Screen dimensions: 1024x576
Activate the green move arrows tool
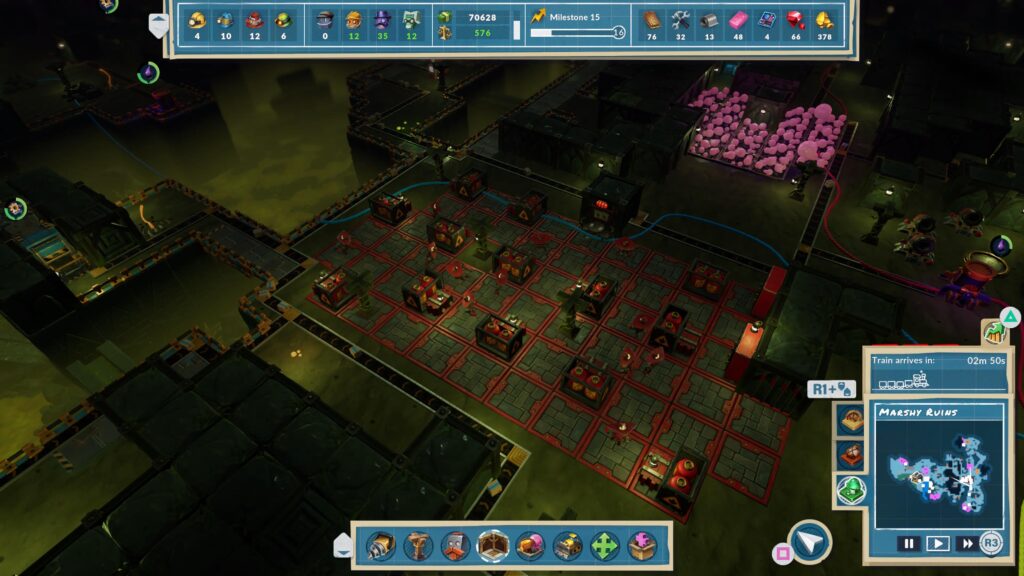(606, 545)
